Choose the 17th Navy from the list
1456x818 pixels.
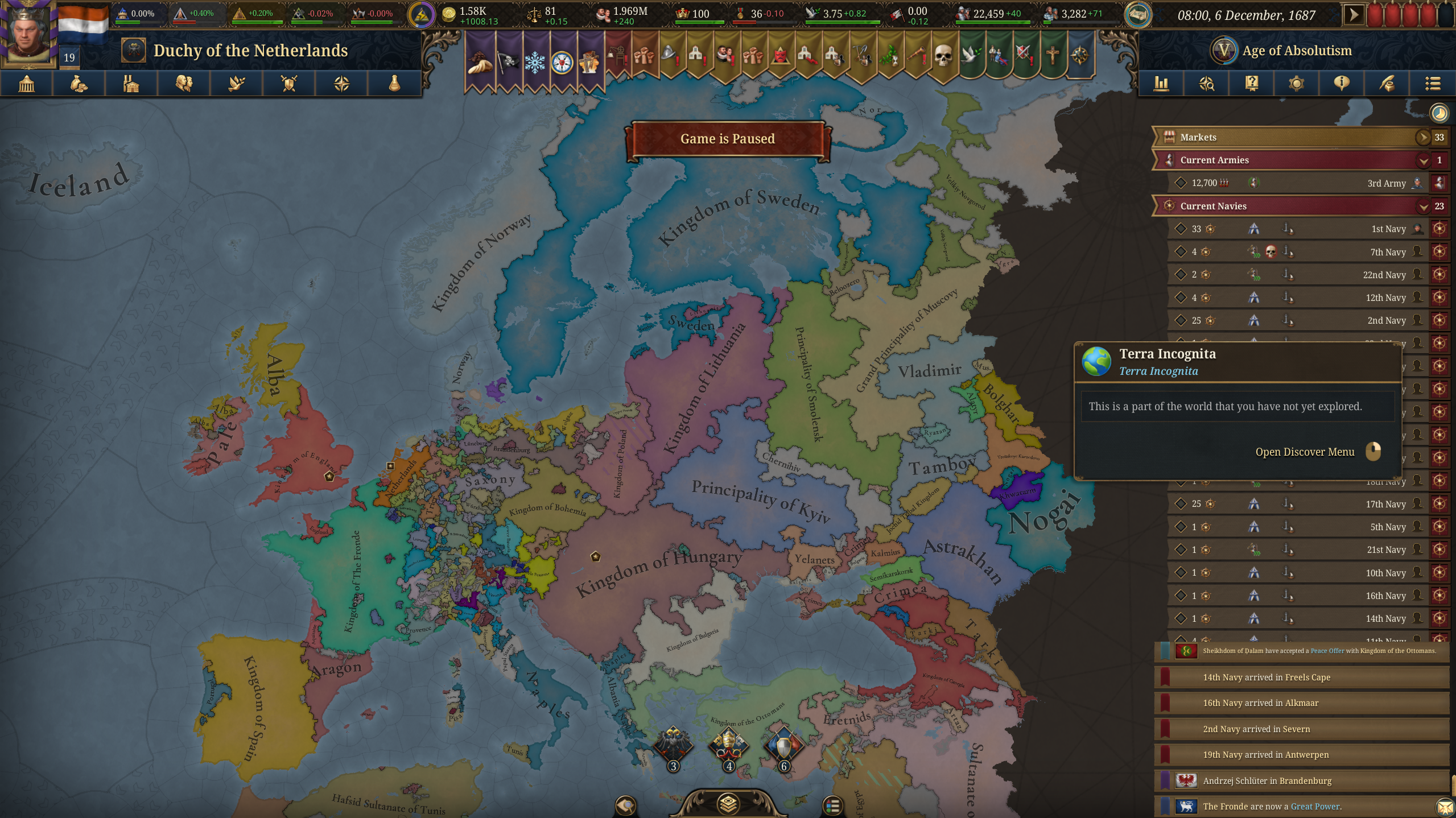point(1385,504)
